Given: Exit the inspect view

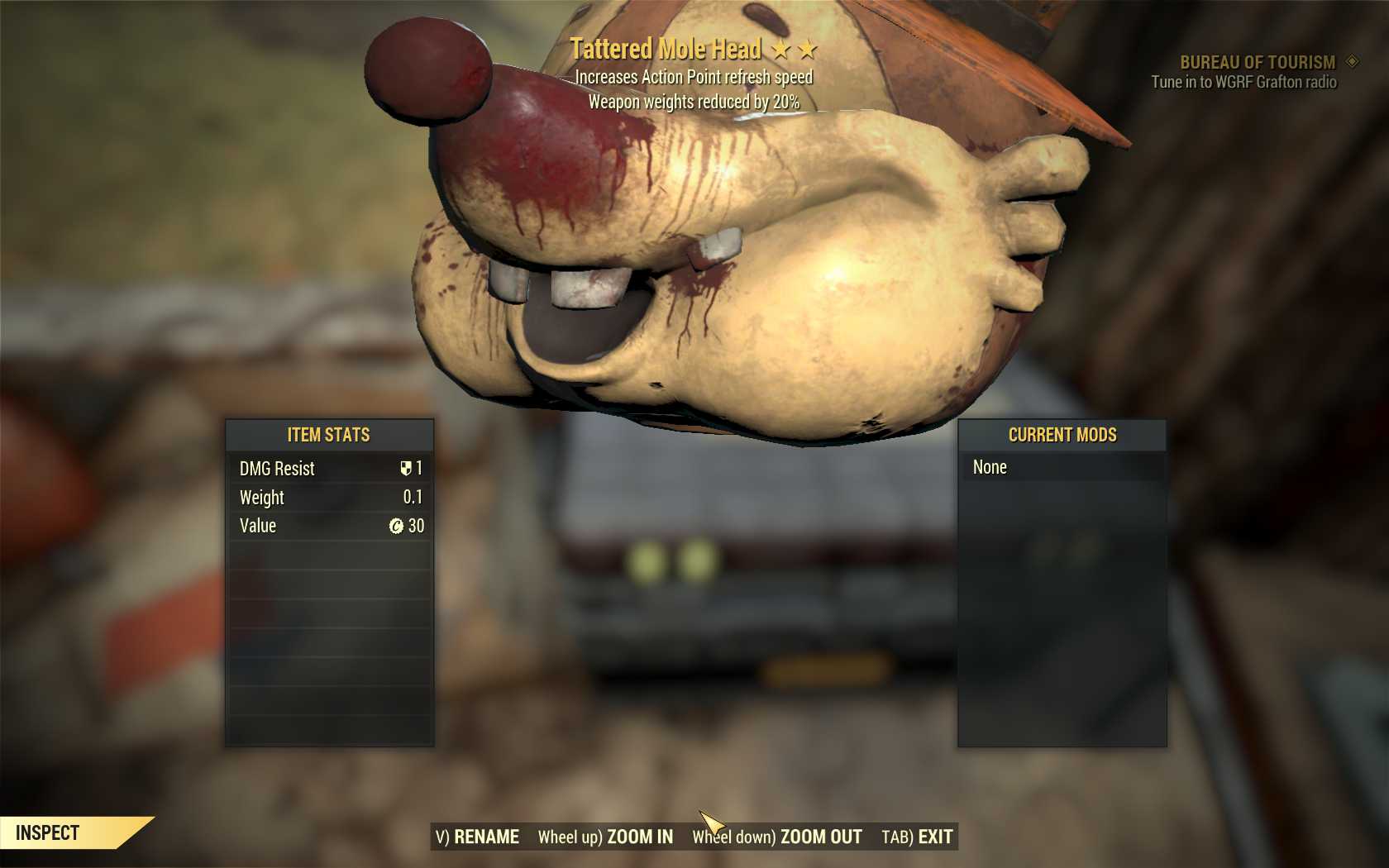Looking at the screenshot, I should point(917,837).
